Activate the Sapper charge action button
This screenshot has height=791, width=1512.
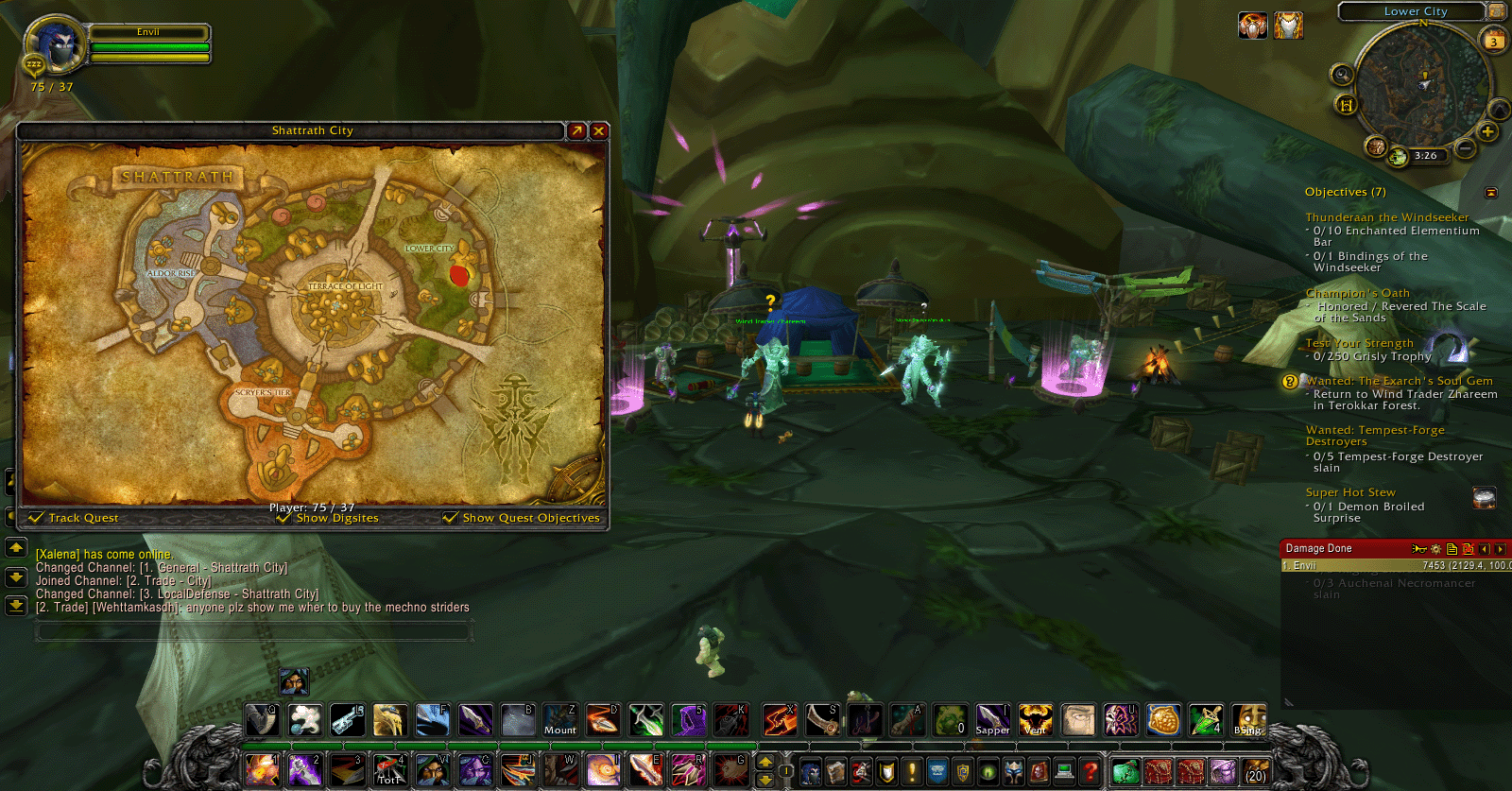point(991,720)
